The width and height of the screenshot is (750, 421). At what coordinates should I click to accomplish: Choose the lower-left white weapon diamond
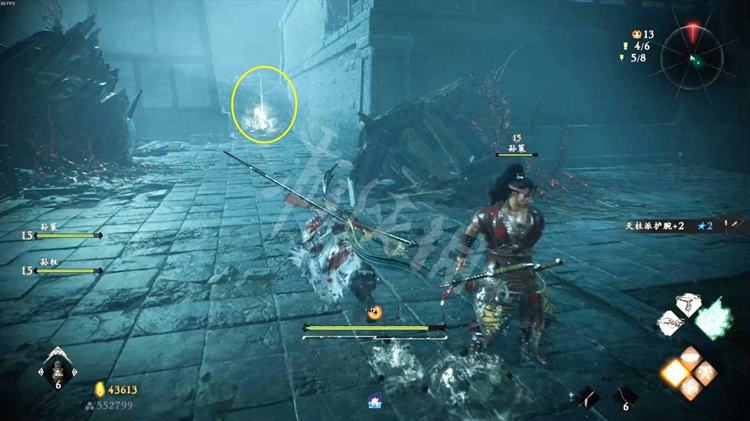671,322
